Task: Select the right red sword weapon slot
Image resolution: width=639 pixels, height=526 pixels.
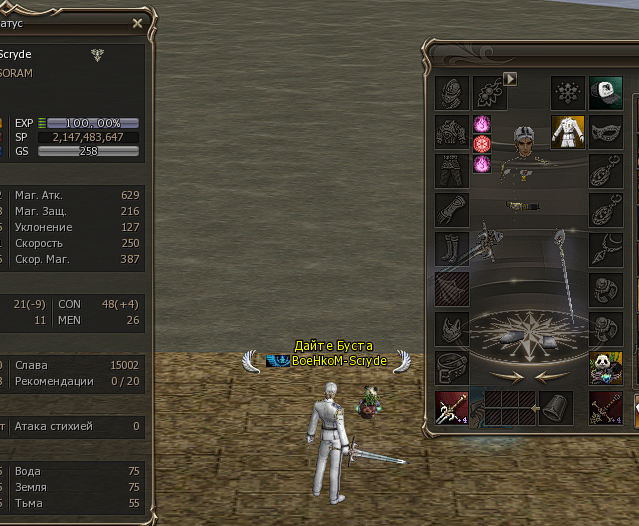Action: [x=605, y=408]
